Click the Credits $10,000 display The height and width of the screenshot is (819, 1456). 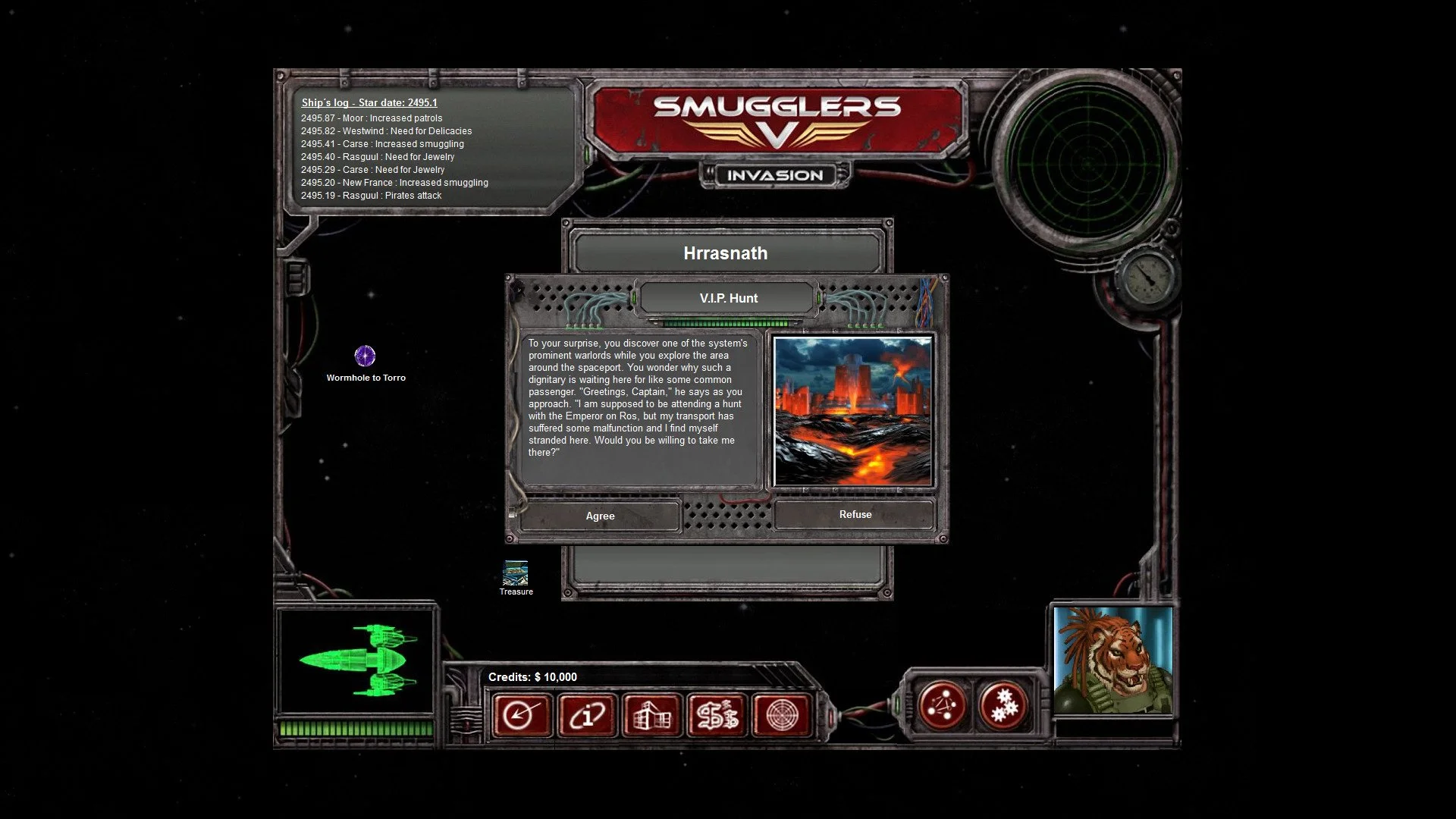534,677
